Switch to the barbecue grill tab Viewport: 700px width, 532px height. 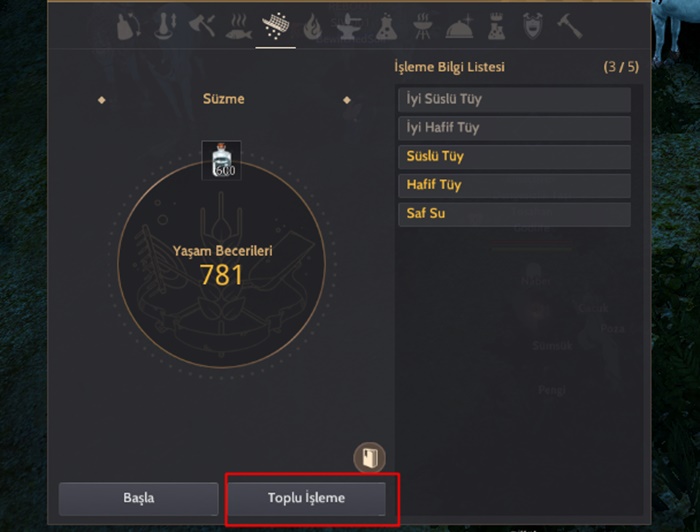[422, 27]
